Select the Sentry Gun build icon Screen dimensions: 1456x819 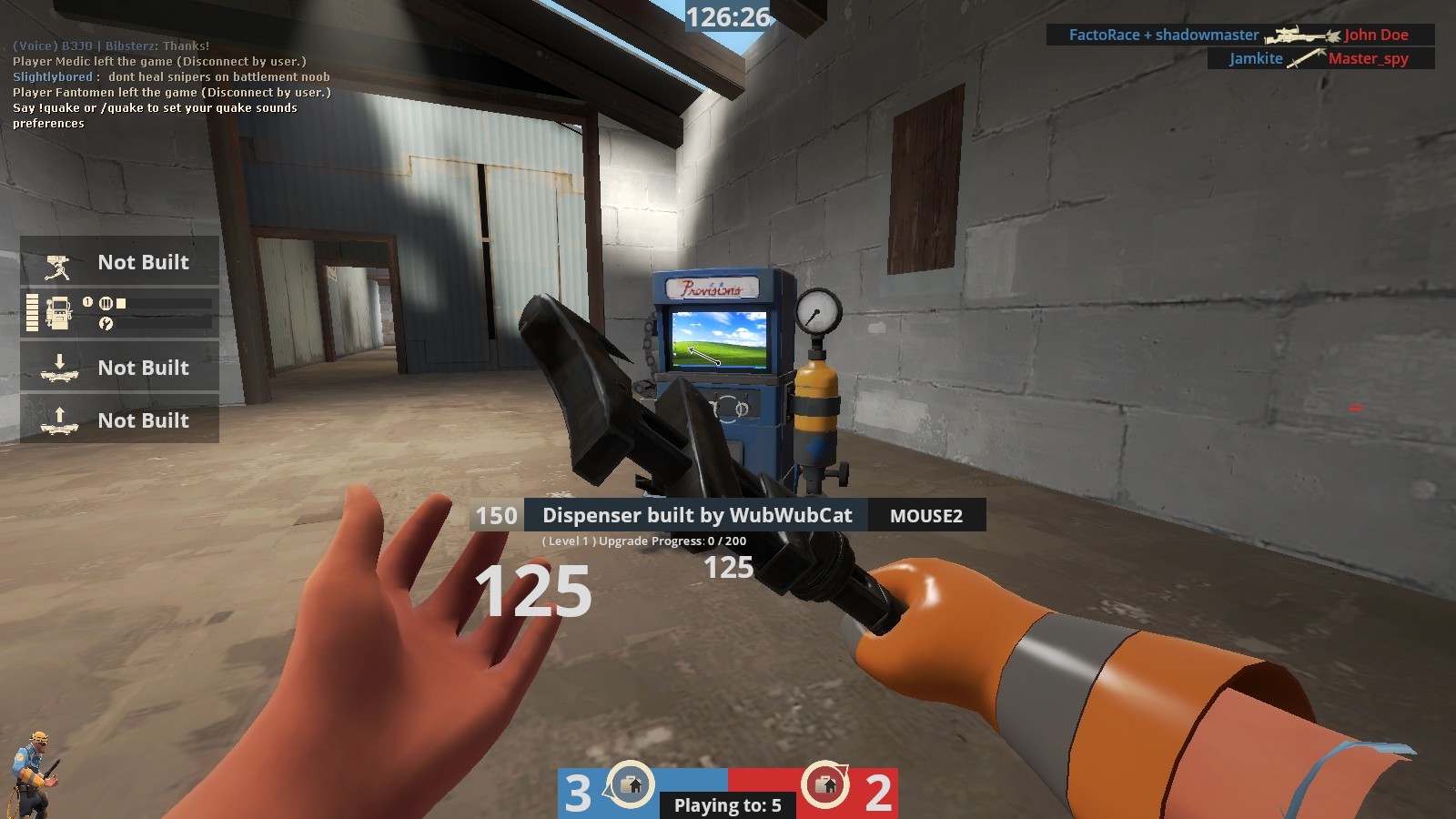point(57,266)
